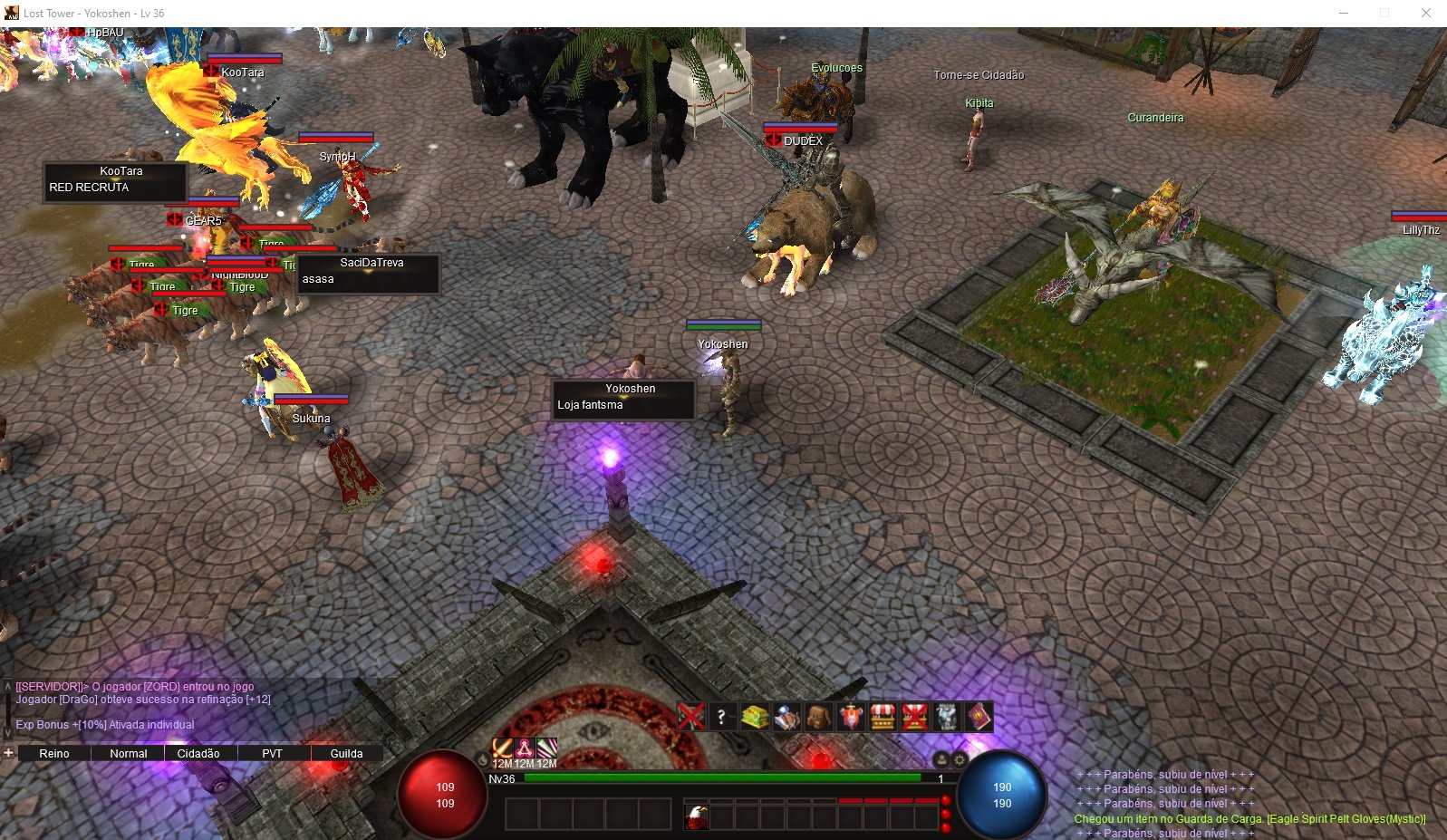Viewport: 1447px width, 840px height.
Task: Show the Guilda chat tab
Action: pos(346,753)
